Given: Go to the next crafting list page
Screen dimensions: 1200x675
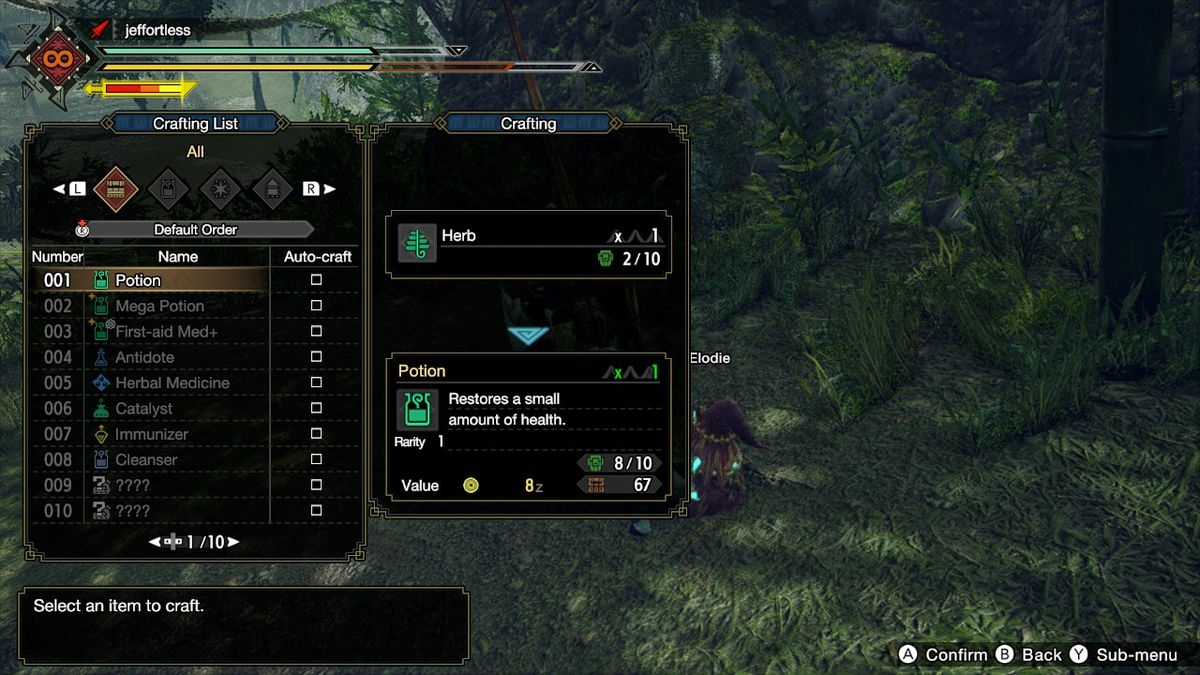Looking at the screenshot, I should pyautogui.click(x=233, y=542).
